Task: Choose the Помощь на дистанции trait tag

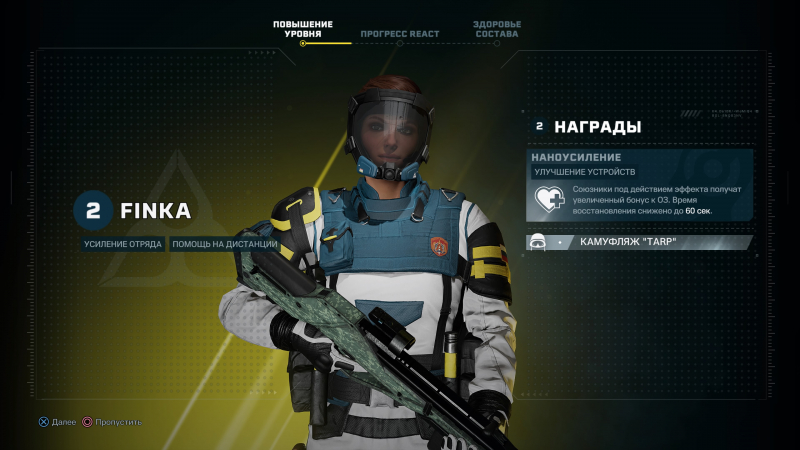Action: click(225, 244)
